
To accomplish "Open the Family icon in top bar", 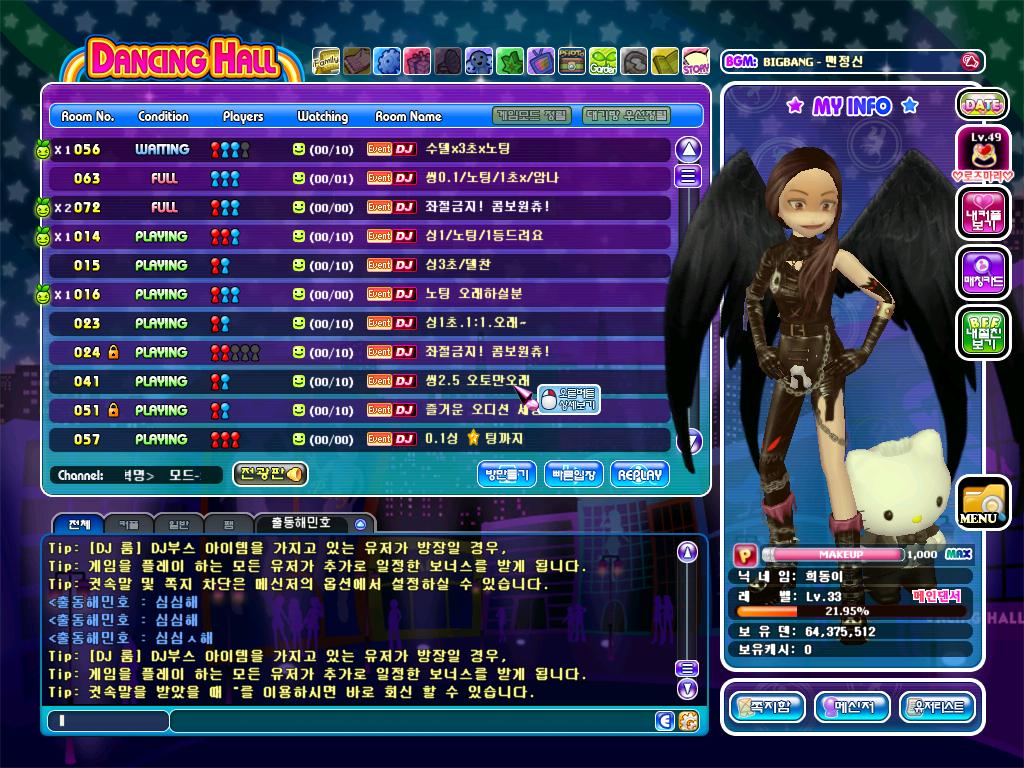I will click(326, 62).
